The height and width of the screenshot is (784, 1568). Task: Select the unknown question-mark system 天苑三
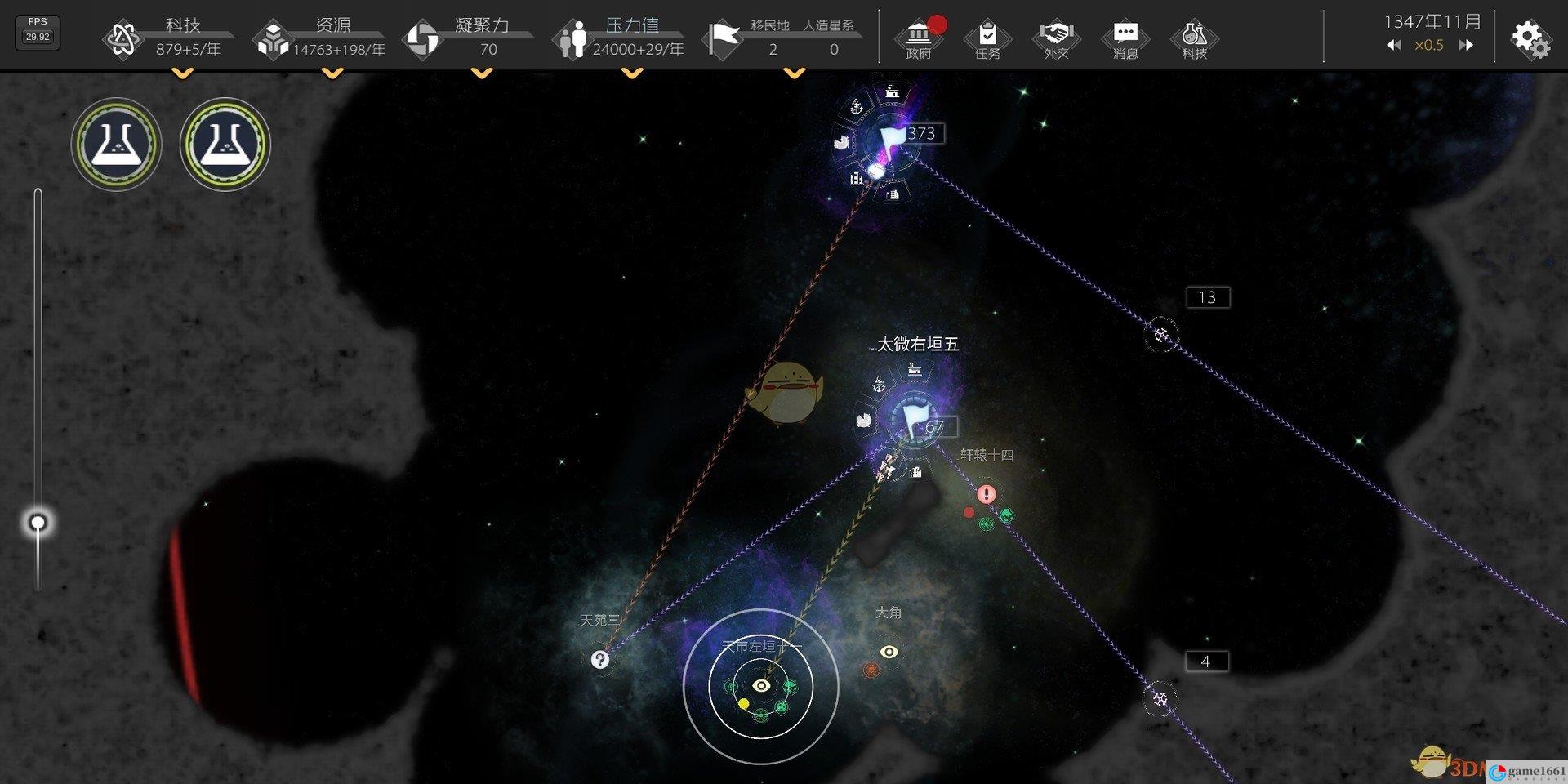point(600,659)
